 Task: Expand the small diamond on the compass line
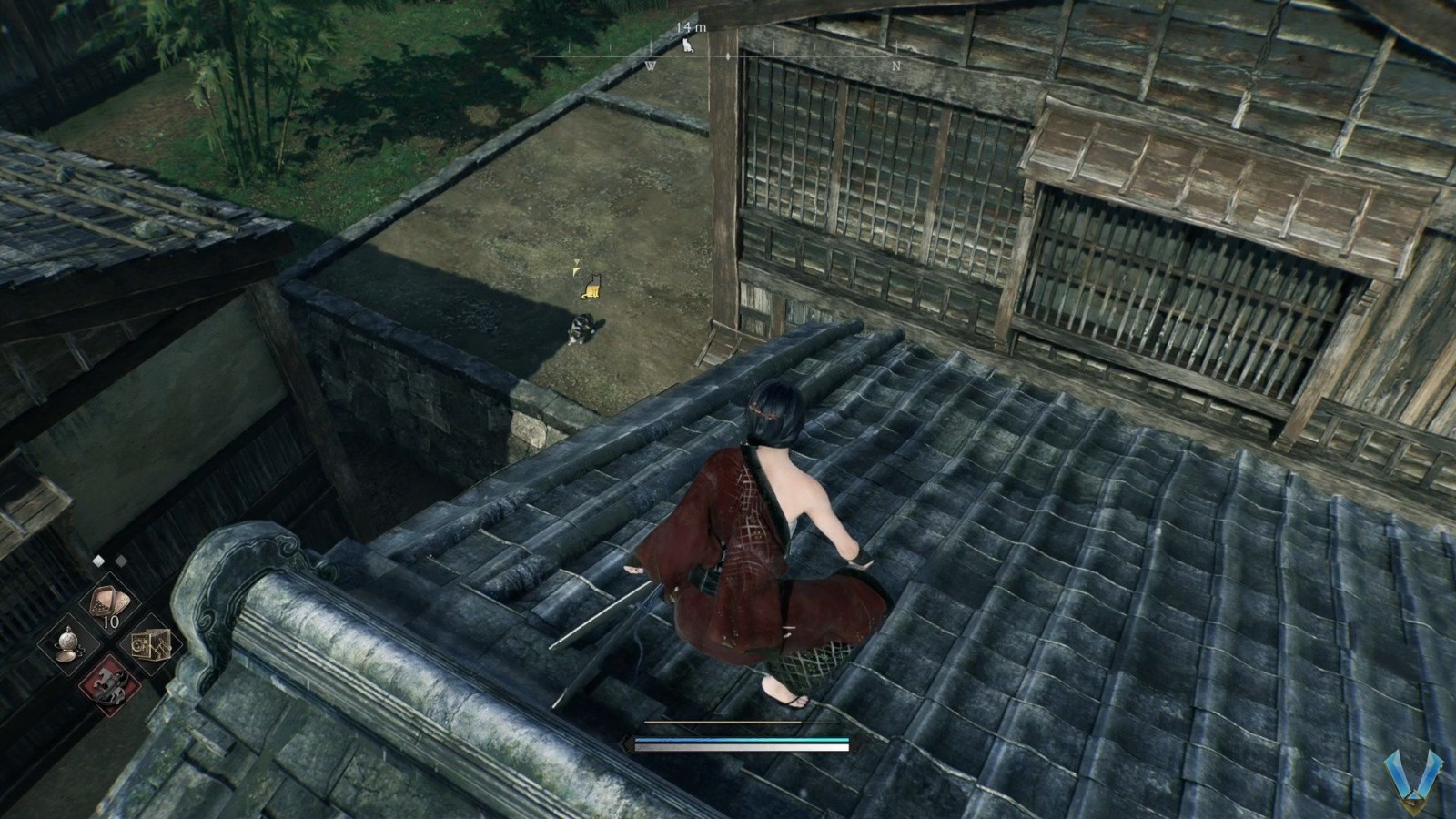click(728, 56)
